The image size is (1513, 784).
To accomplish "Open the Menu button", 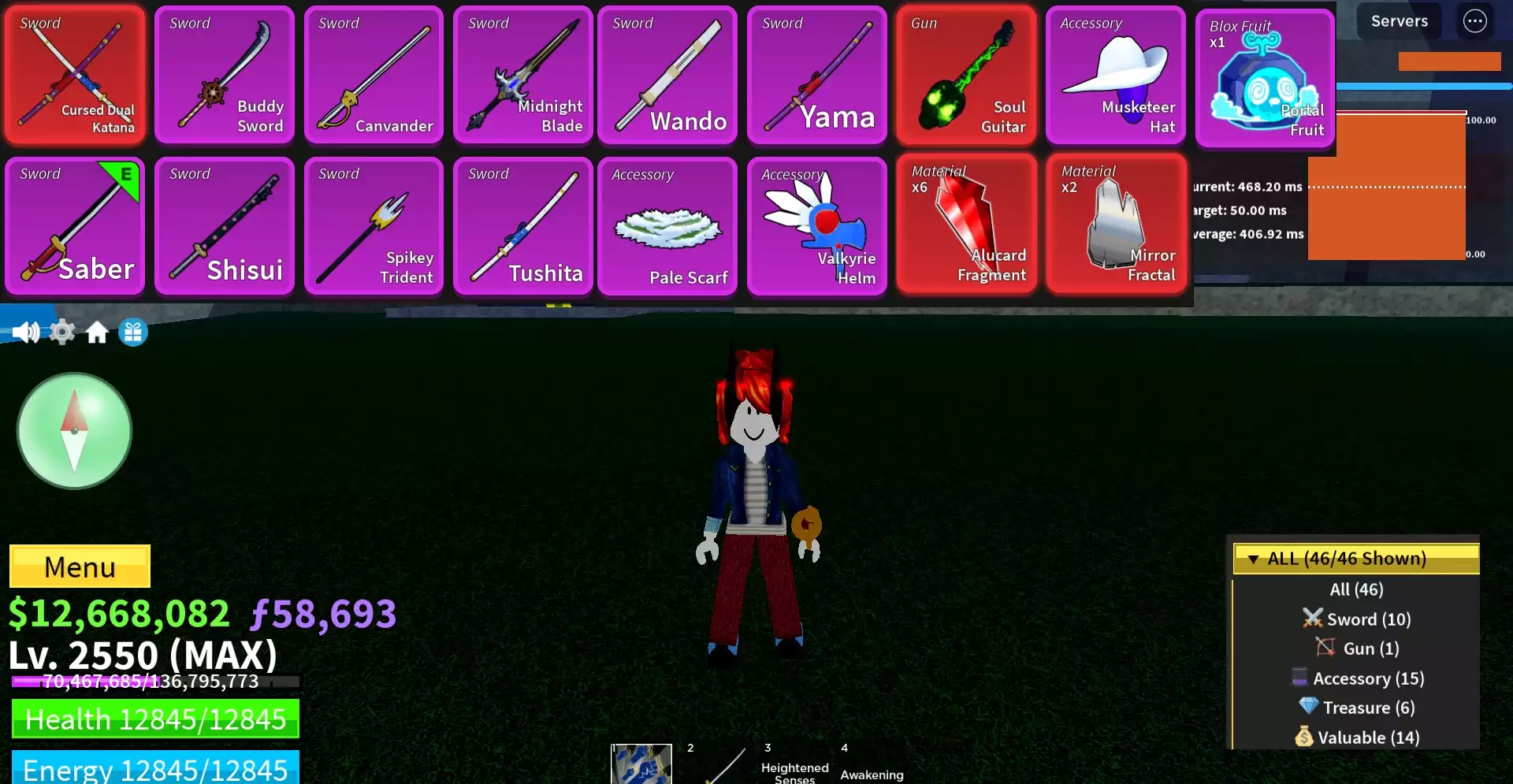I will coord(79,566).
